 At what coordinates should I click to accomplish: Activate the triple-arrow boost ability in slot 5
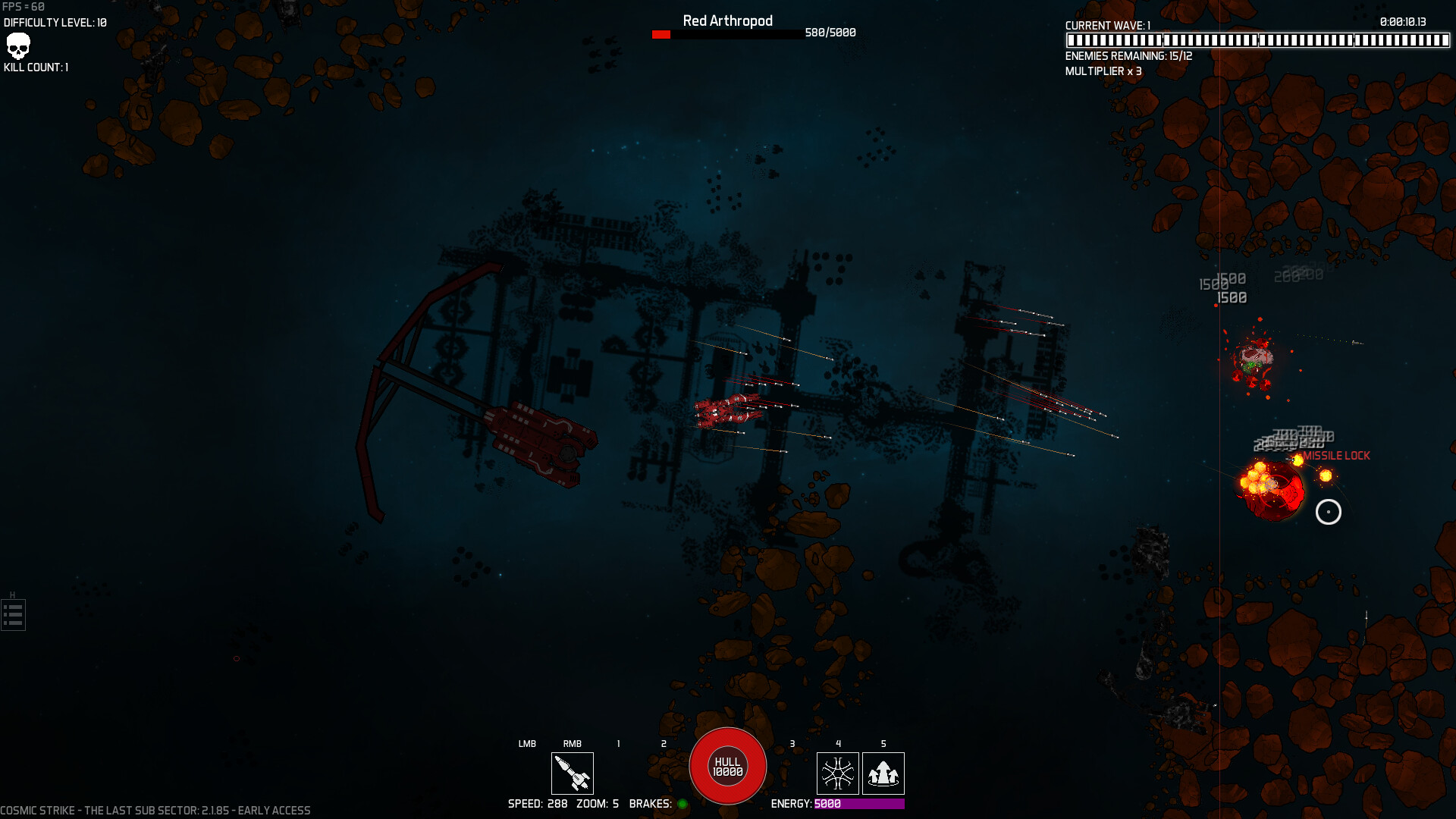[x=883, y=773]
